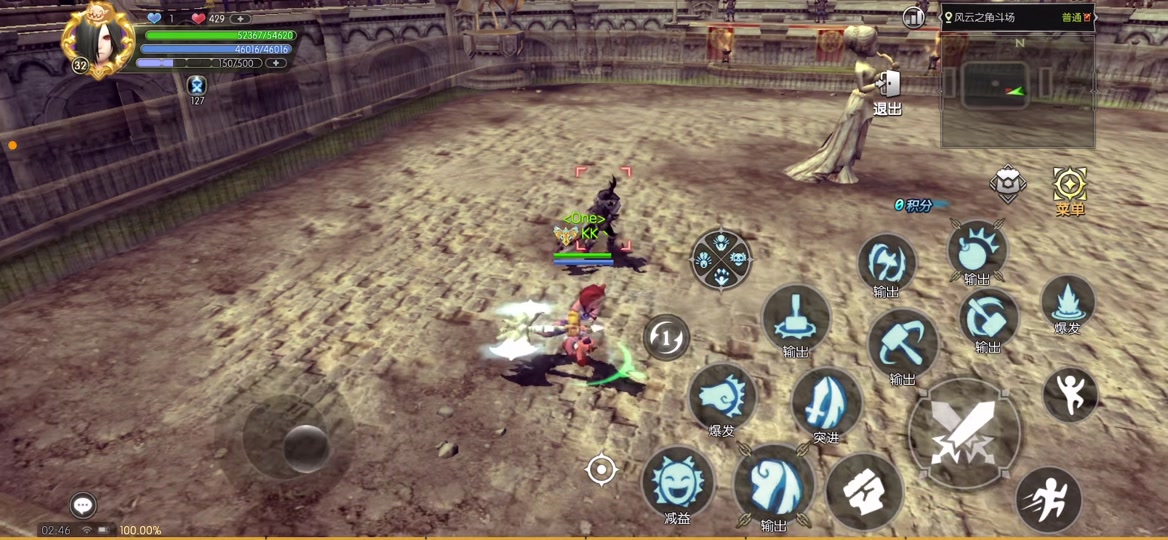Cast the lion head 爆发 burst skill
The image size is (1168, 540).
[x=721, y=396]
